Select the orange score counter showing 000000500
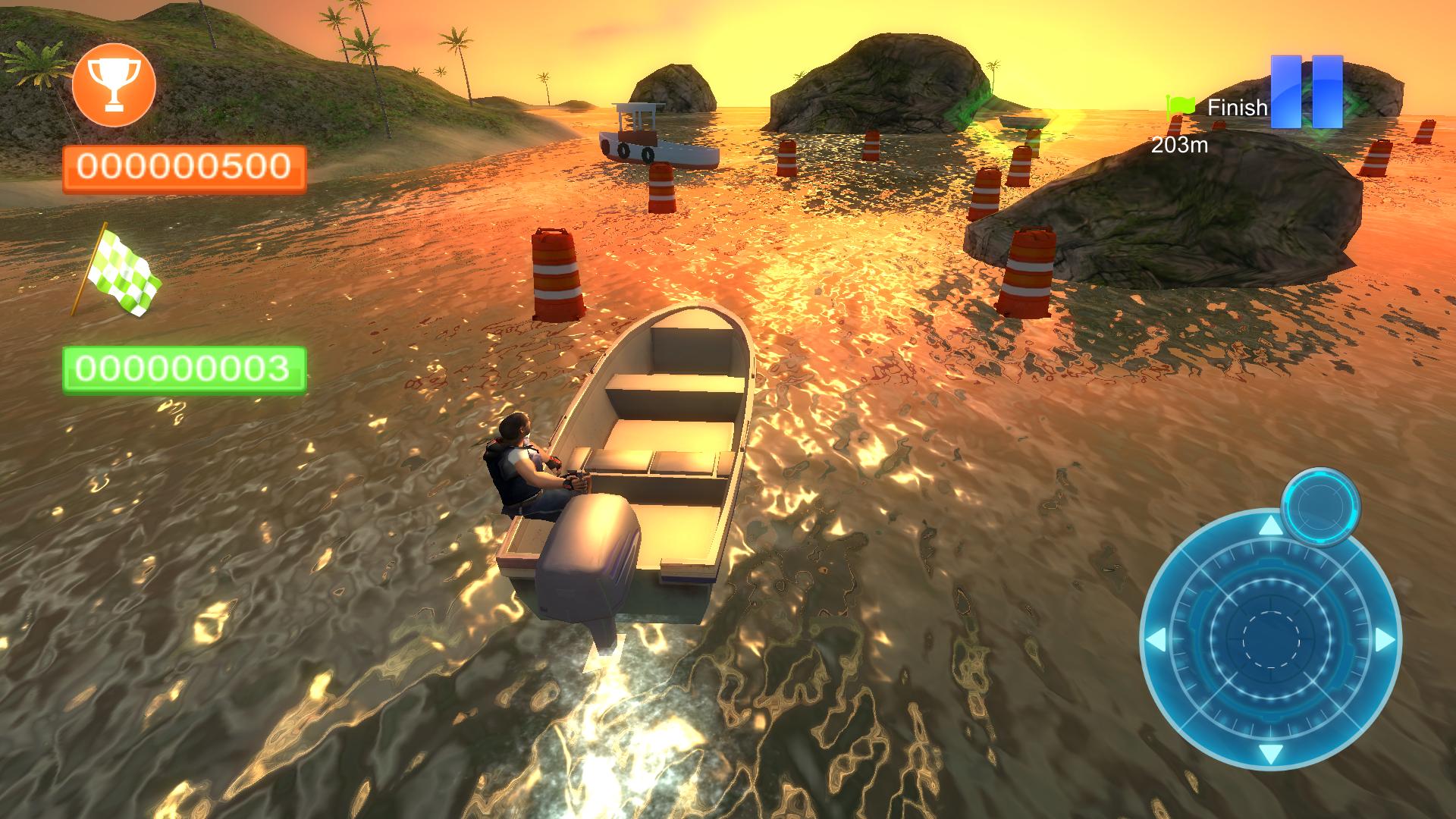 (186, 165)
